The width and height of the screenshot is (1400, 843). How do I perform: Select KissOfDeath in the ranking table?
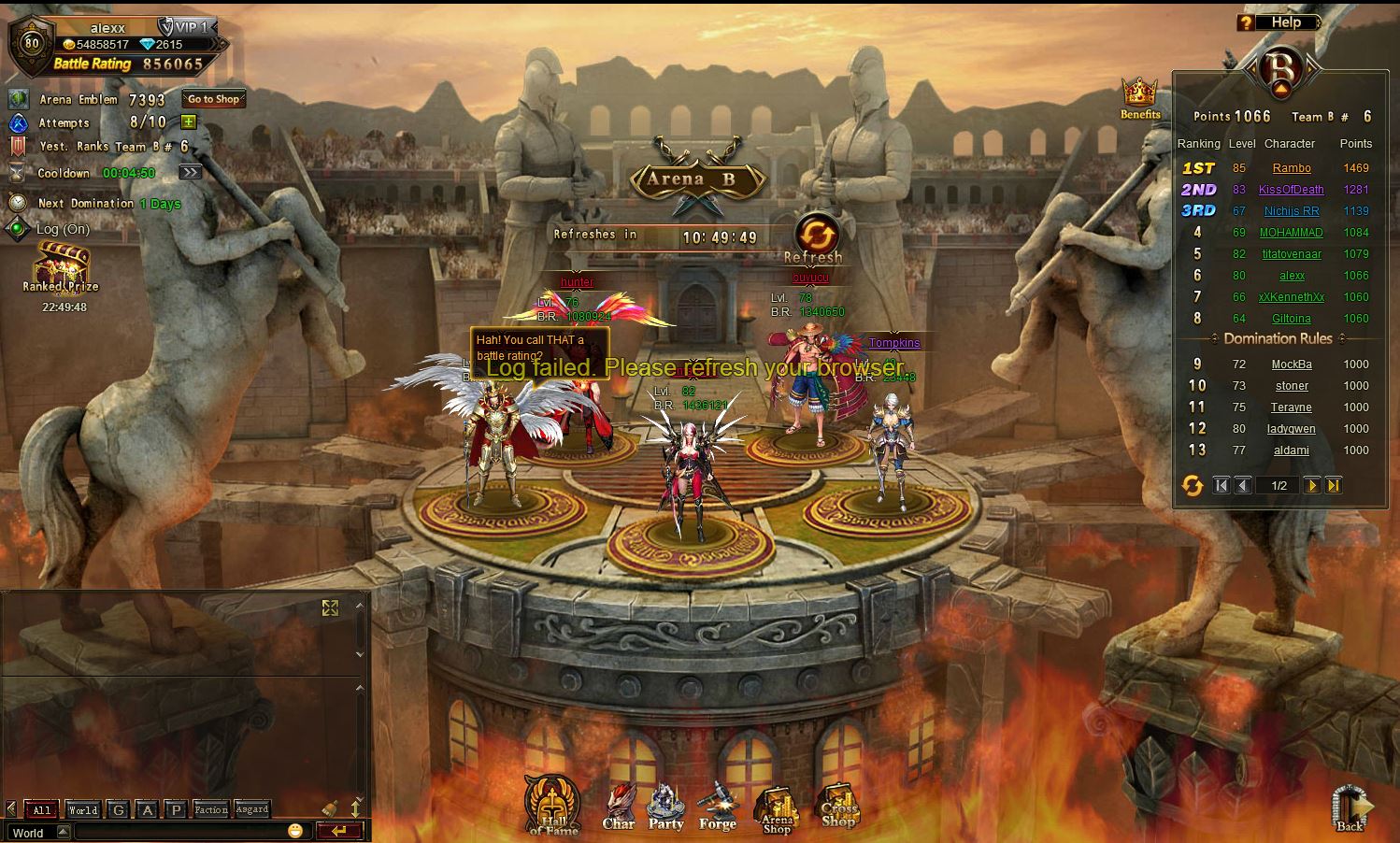(x=1292, y=190)
